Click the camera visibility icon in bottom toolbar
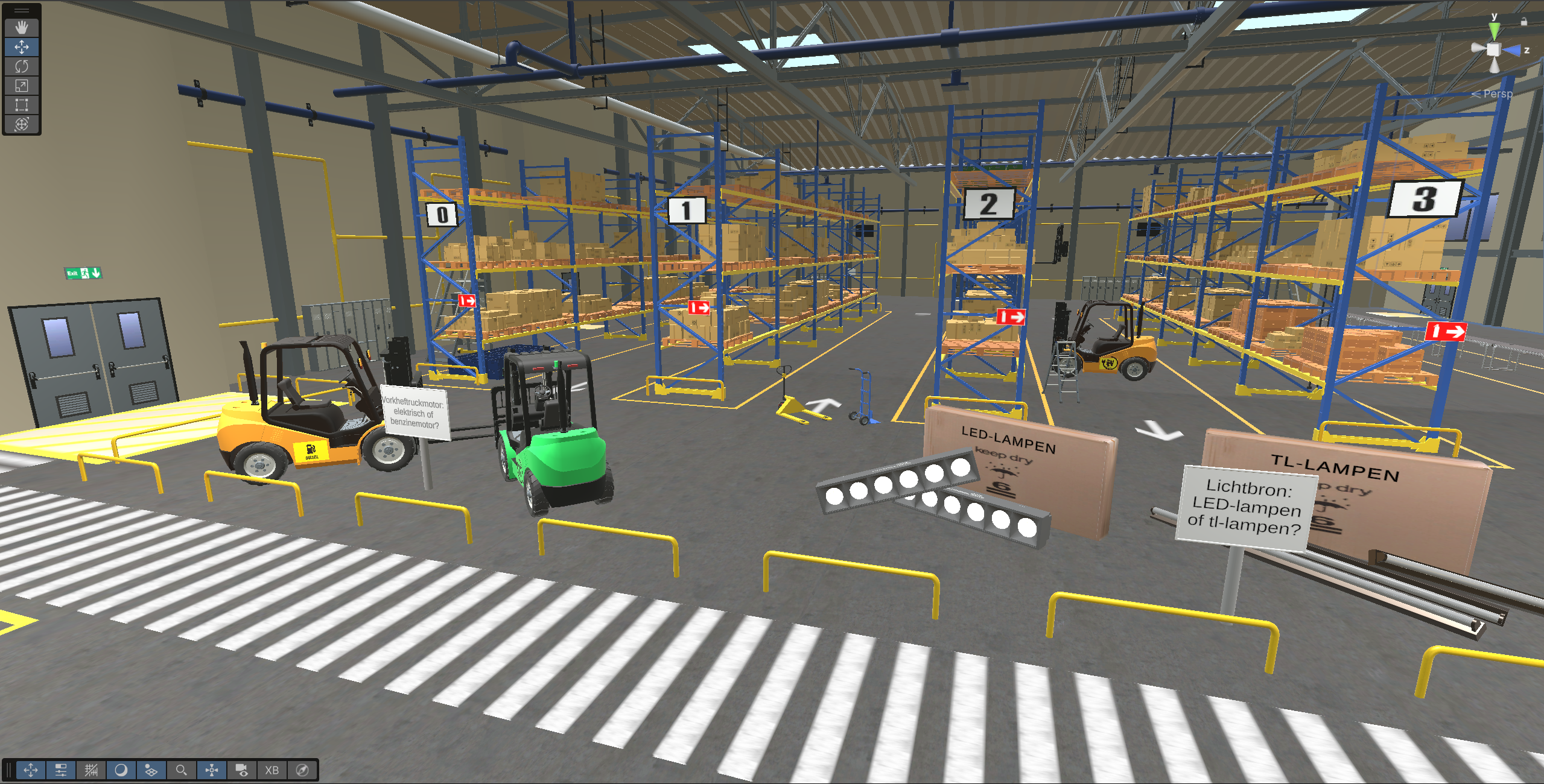The image size is (1544, 784). point(242,770)
